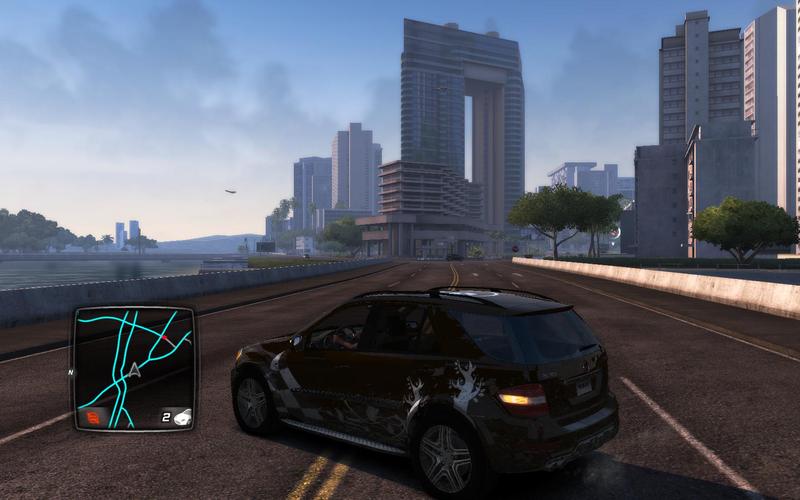Select the orange stacked-layers icon on the minimap
Image resolution: width=800 pixels, height=500 pixels.
[92, 417]
